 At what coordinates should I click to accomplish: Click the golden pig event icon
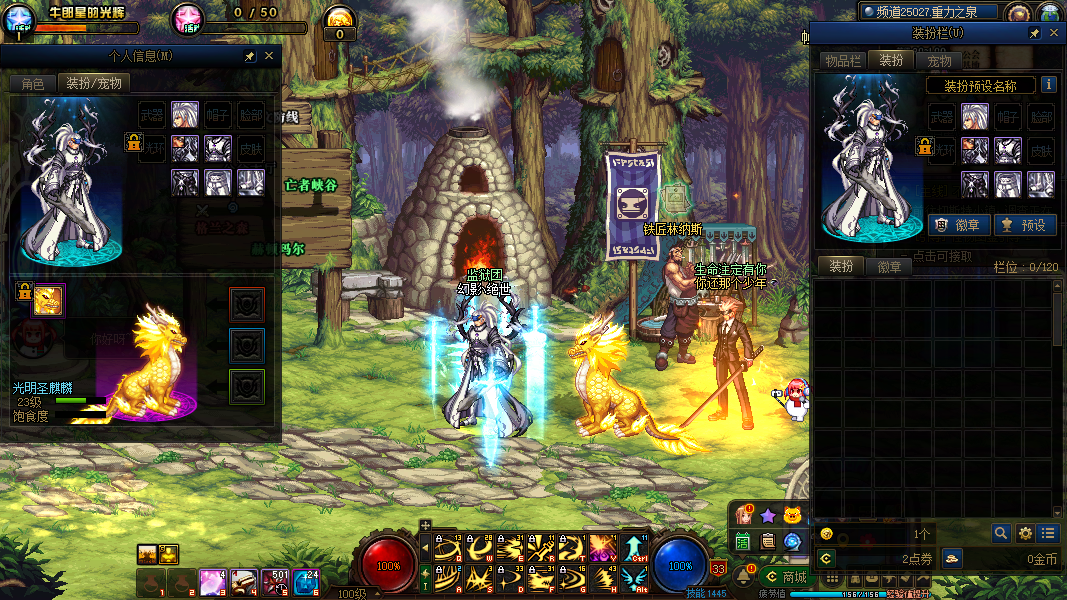(793, 516)
